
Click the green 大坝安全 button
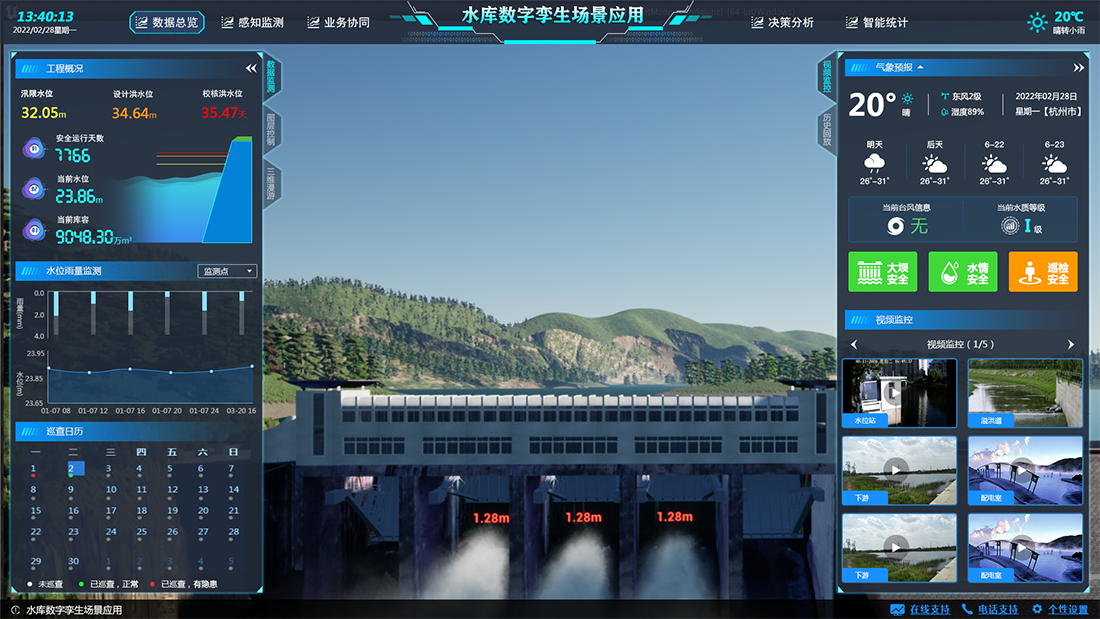pos(882,272)
